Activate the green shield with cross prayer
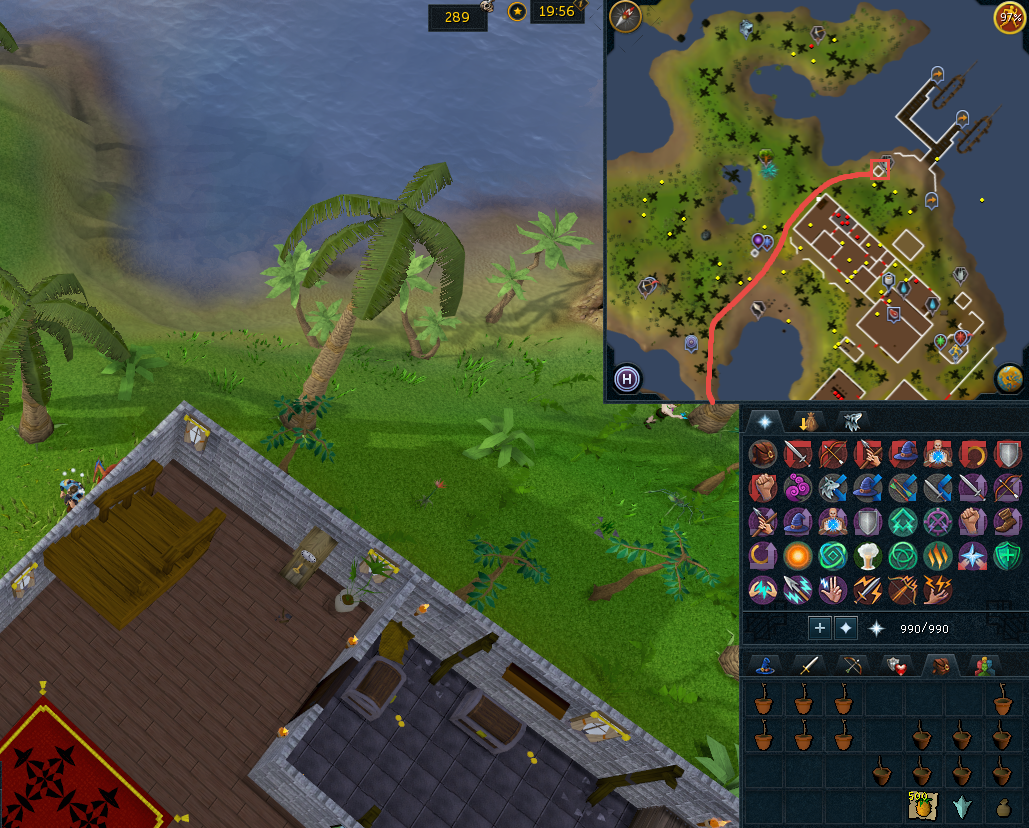1029x828 pixels. (1008, 556)
